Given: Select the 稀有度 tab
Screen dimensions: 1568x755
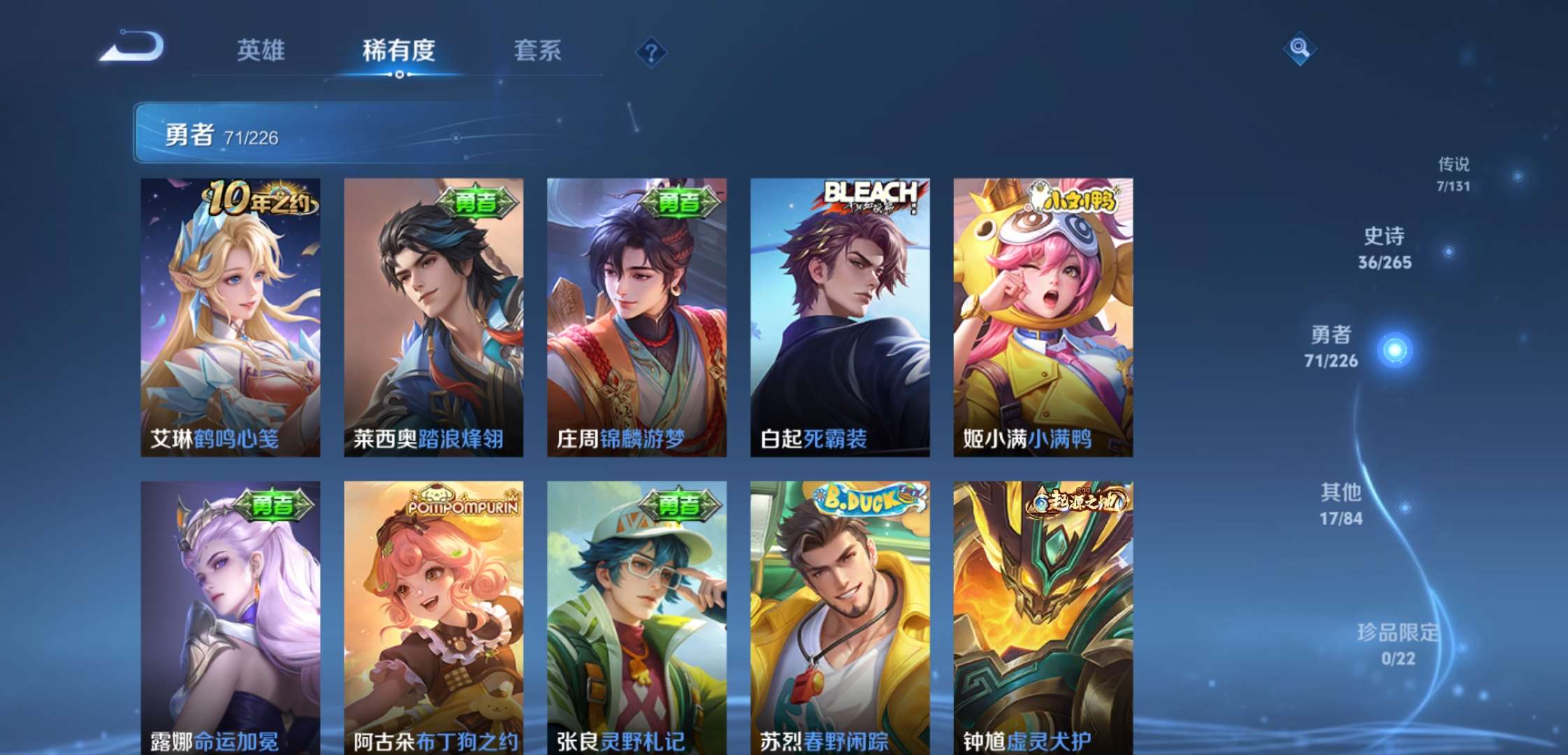Looking at the screenshot, I should click(398, 51).
